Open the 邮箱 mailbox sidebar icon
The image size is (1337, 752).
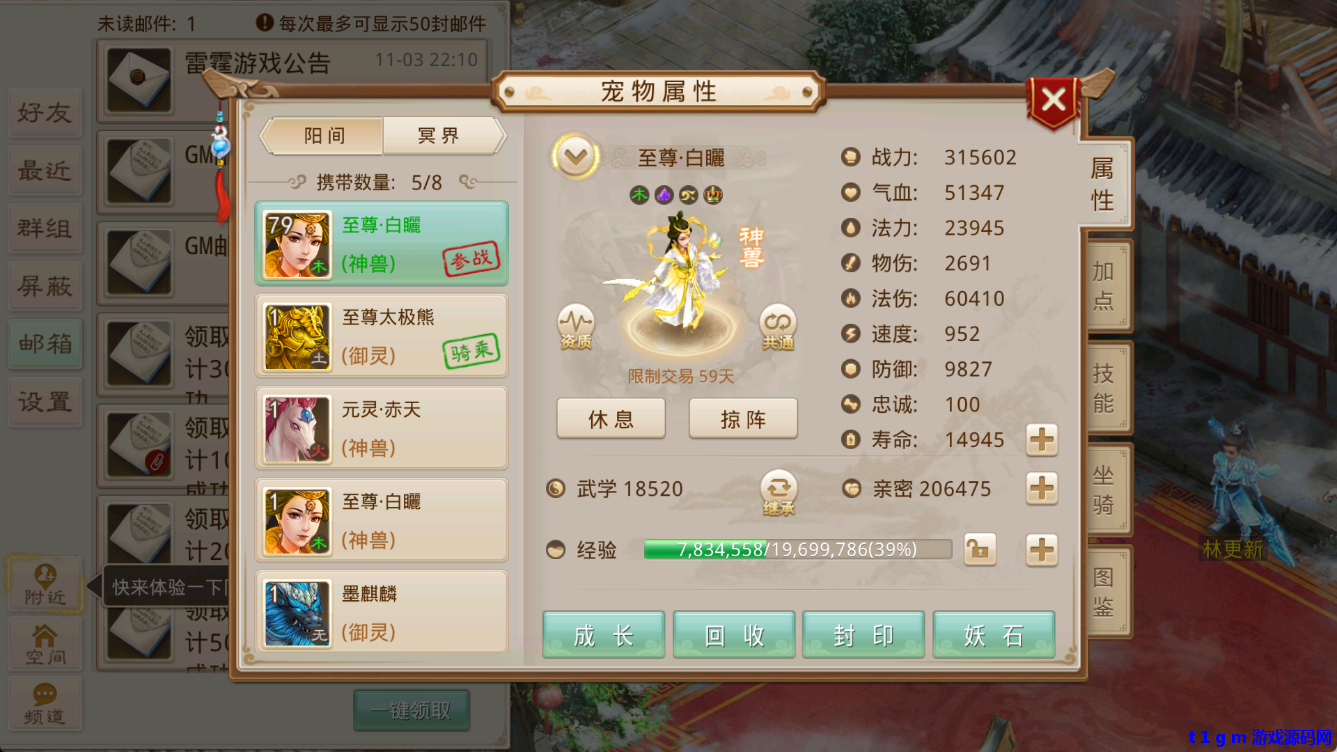44,344
